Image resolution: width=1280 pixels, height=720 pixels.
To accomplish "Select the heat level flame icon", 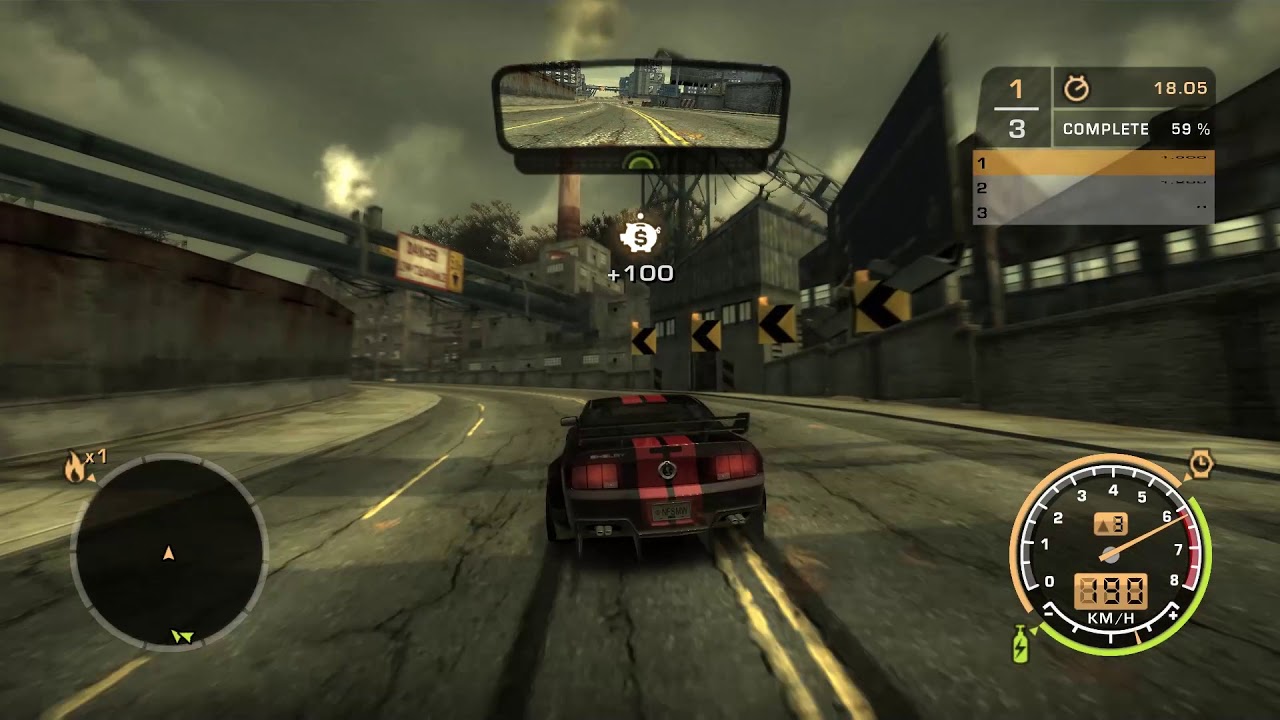I will (x=76, y=466).
